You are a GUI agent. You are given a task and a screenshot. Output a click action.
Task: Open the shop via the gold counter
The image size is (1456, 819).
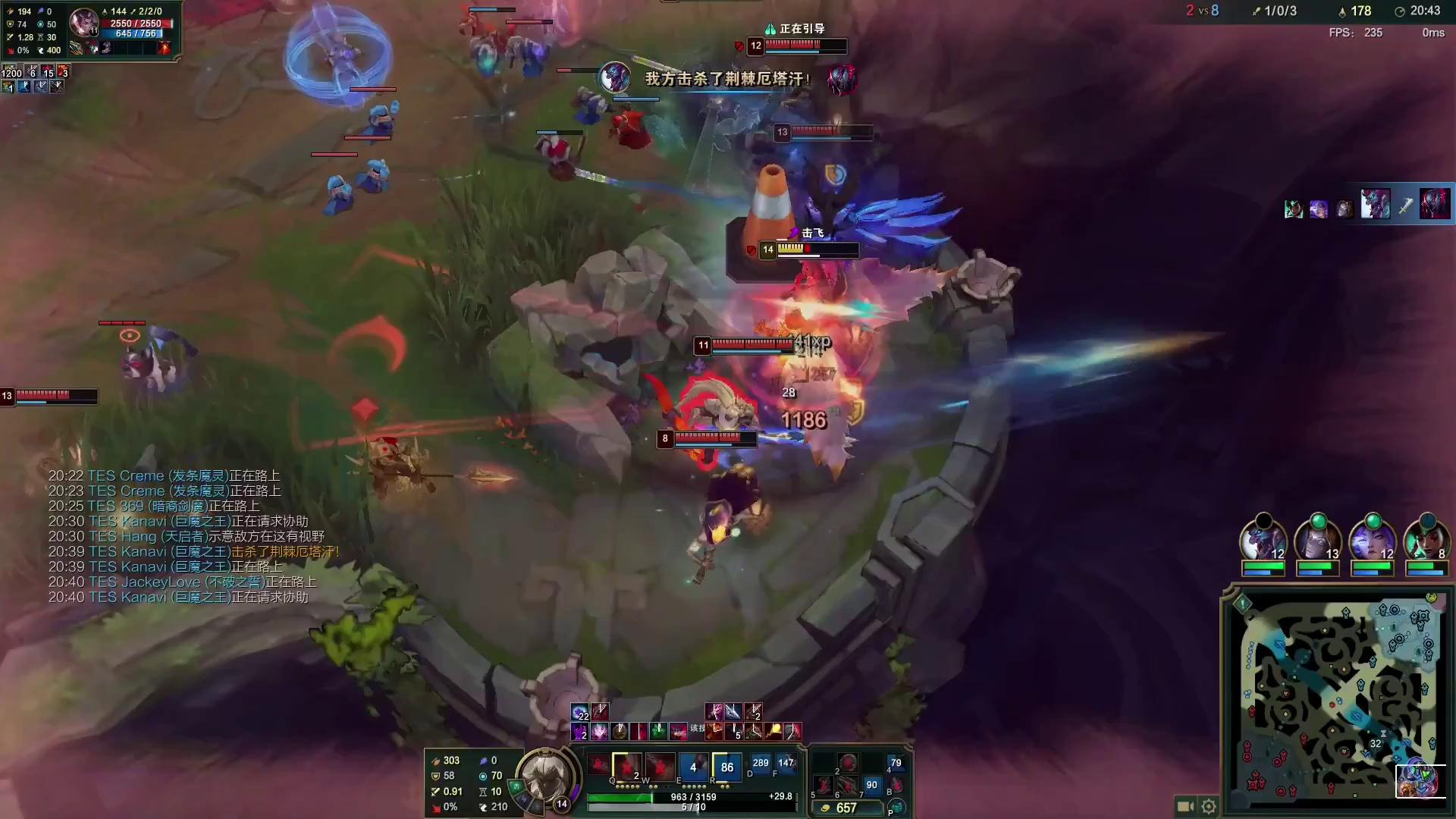click(846, 808)
